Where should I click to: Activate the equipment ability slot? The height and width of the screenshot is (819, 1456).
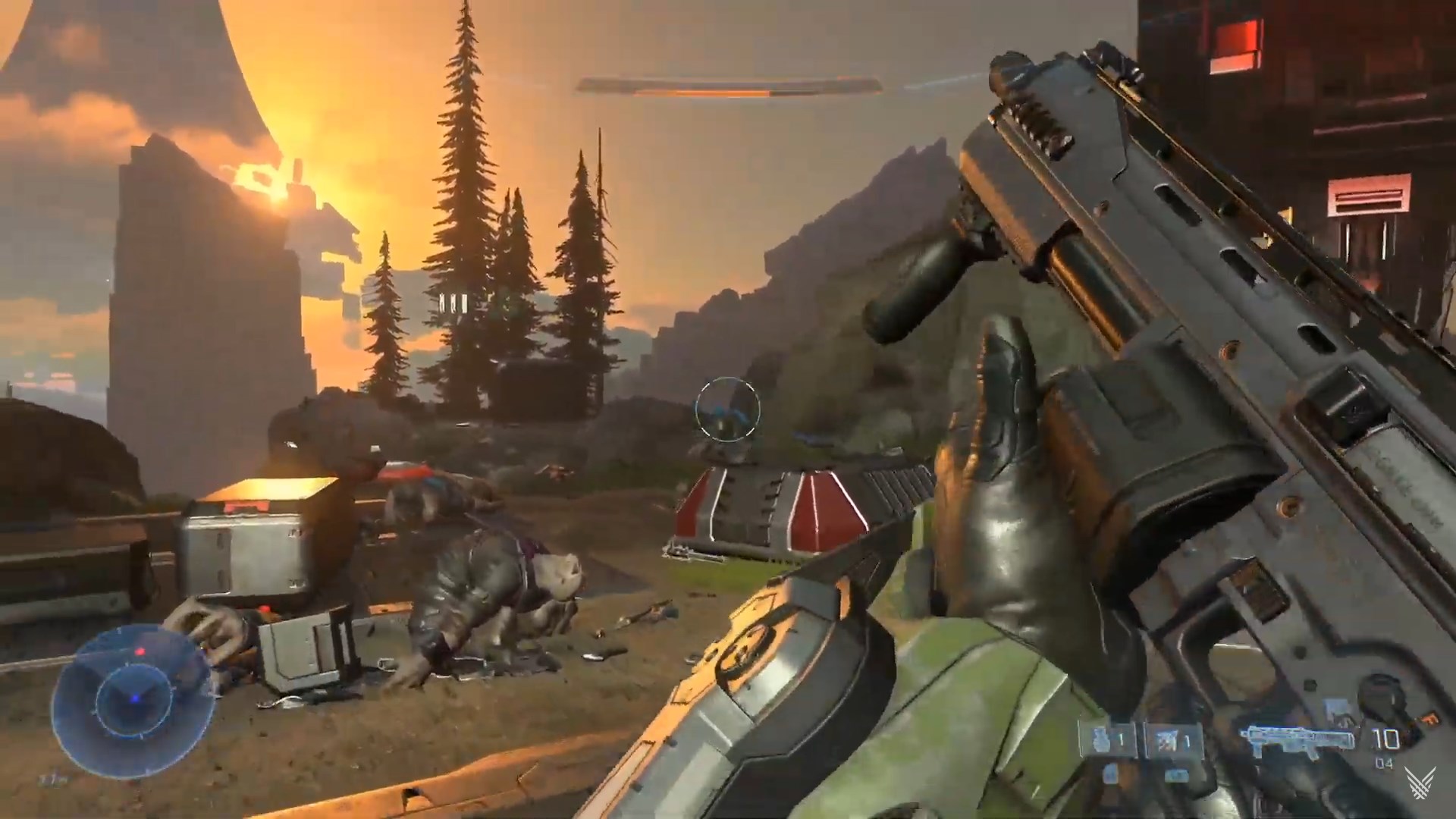click(1168, 741)
